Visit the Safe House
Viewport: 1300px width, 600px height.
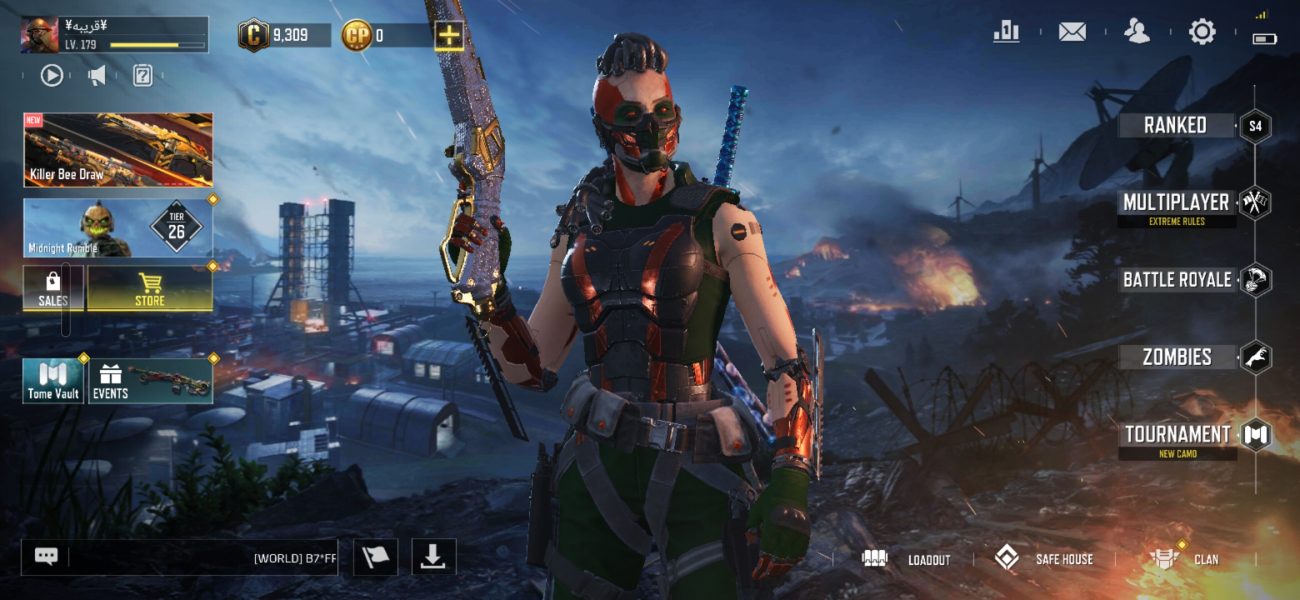click(1044, 559)
